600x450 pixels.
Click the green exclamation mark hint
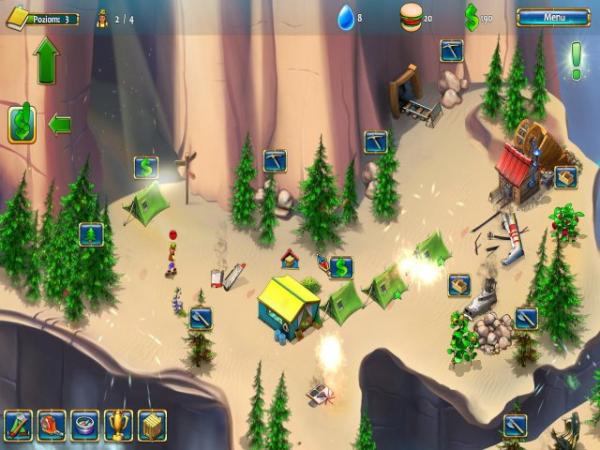576,60
